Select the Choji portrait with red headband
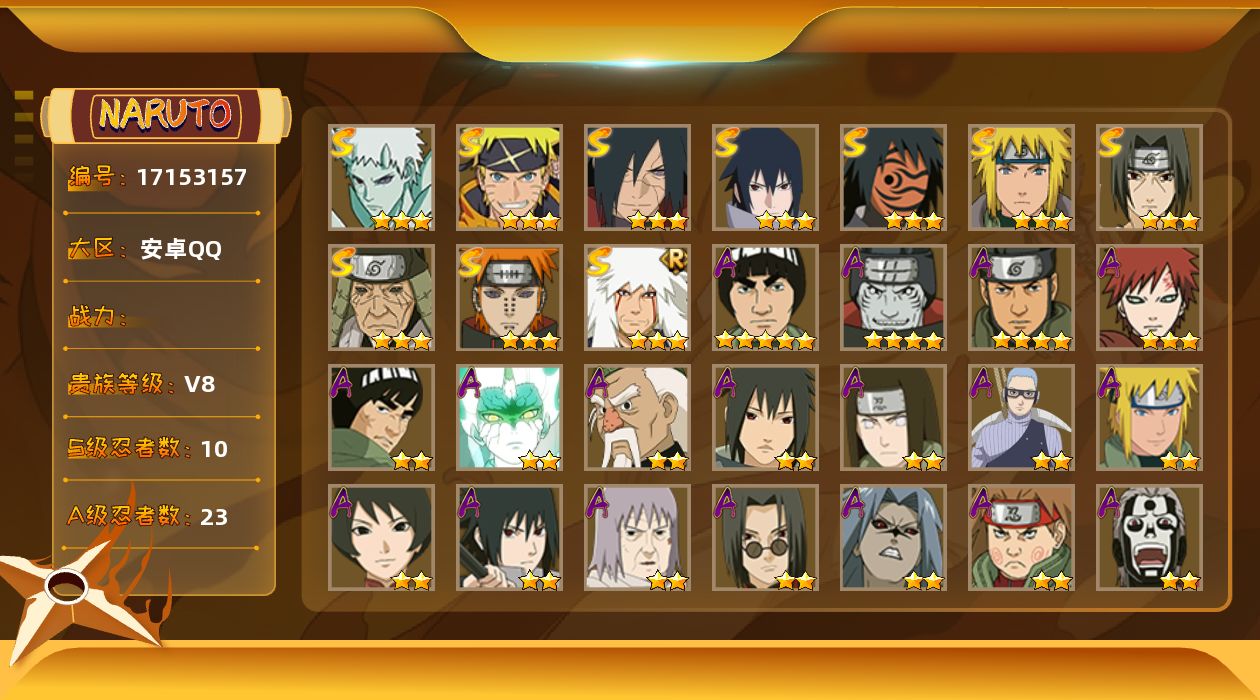Image resolution: width=1260 pixels, height=700 pixels. [1021, 537]
